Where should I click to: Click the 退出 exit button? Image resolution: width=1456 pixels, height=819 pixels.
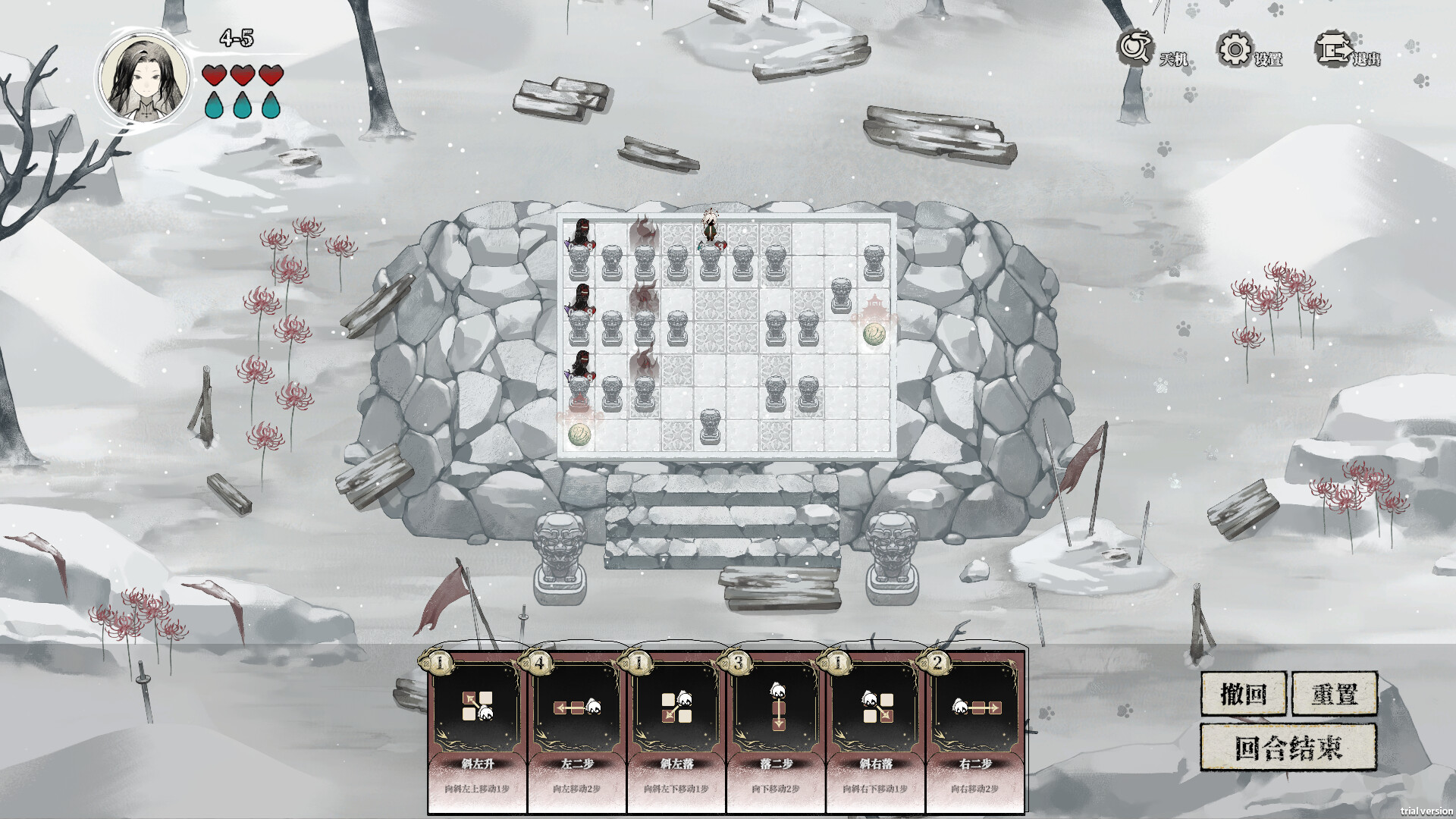click(1348, 52)
